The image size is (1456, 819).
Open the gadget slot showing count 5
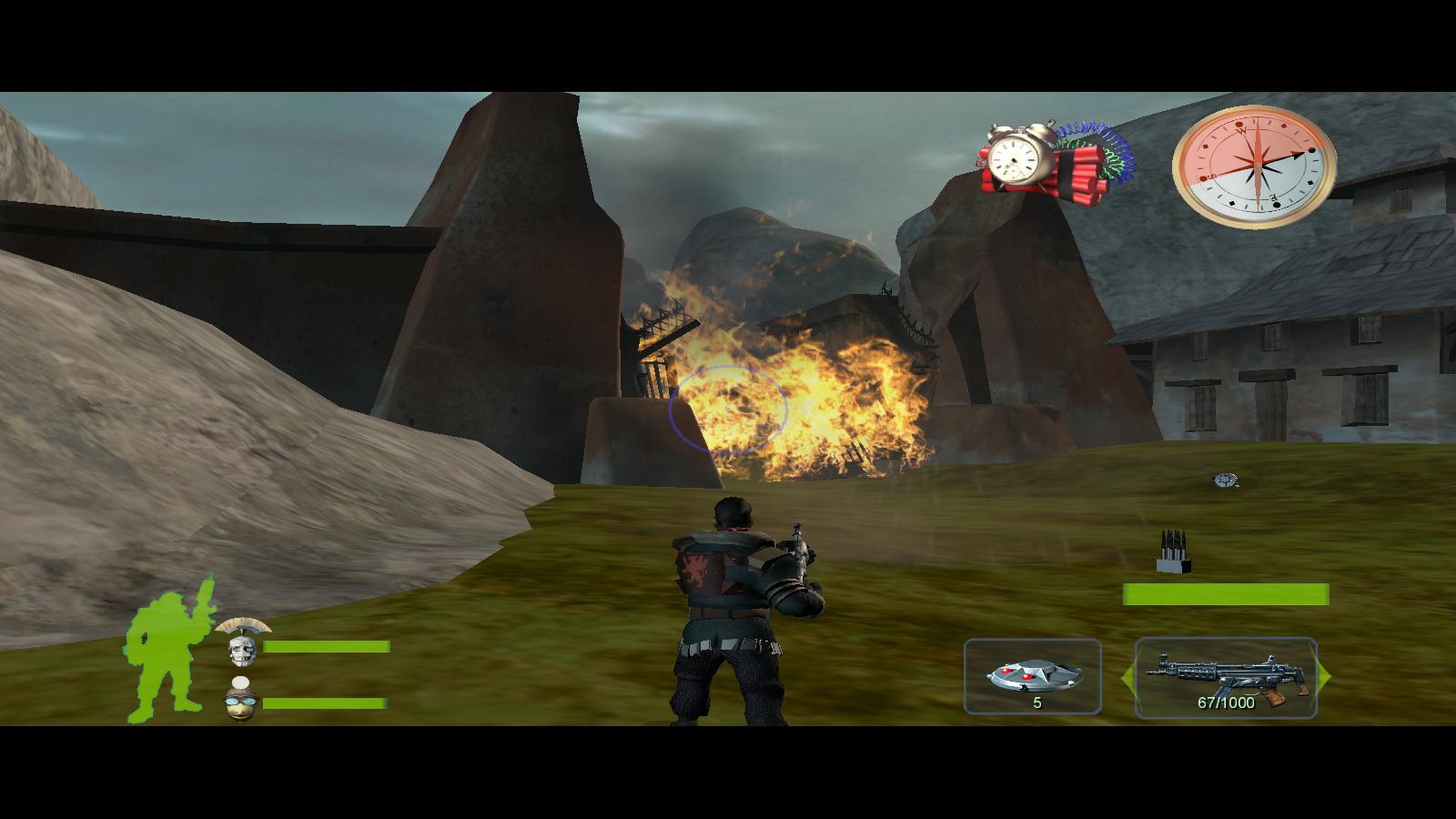[1033, 678]
